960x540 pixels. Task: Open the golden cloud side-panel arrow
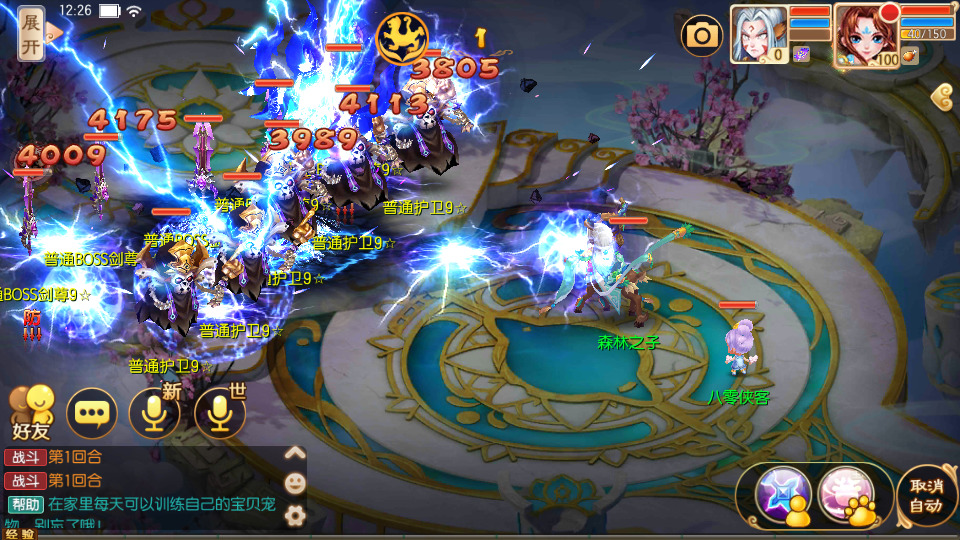(942, 97)
